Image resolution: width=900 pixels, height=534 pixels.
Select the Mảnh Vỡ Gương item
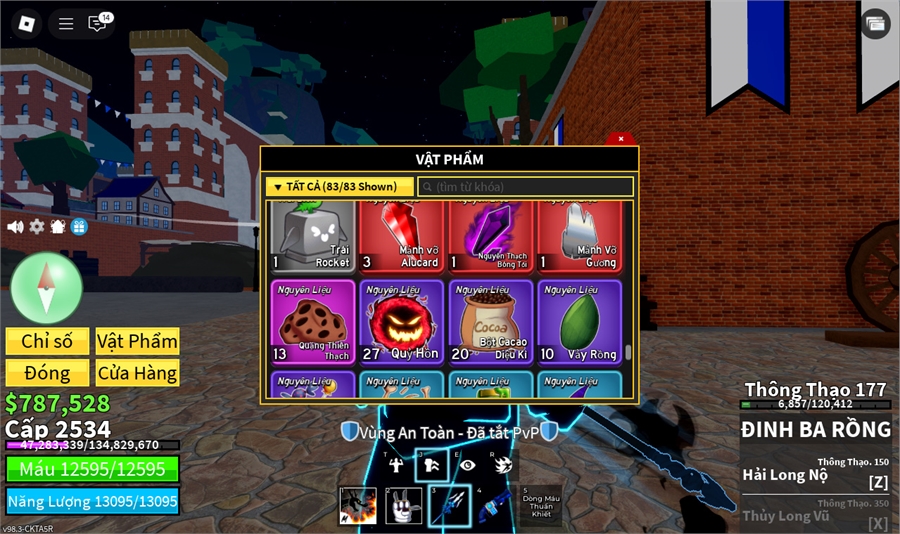click(x=579, y=236)
